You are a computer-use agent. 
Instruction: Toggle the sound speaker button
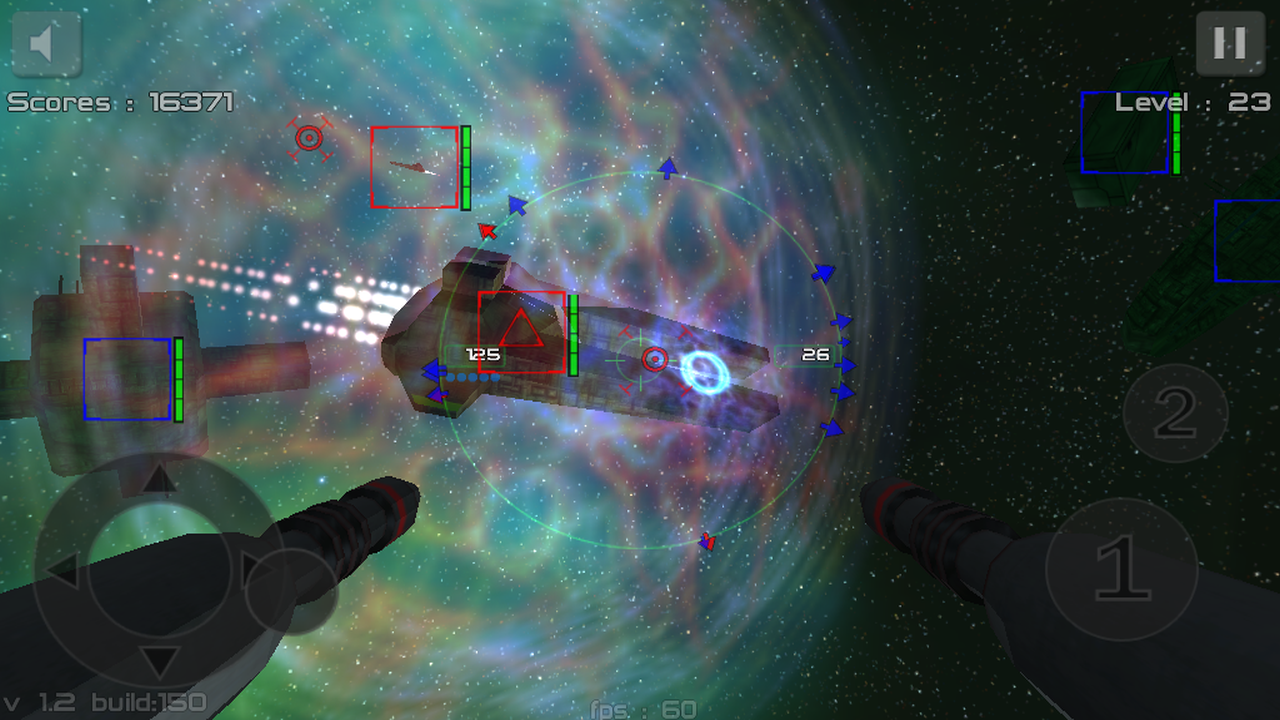pos(45,44)
